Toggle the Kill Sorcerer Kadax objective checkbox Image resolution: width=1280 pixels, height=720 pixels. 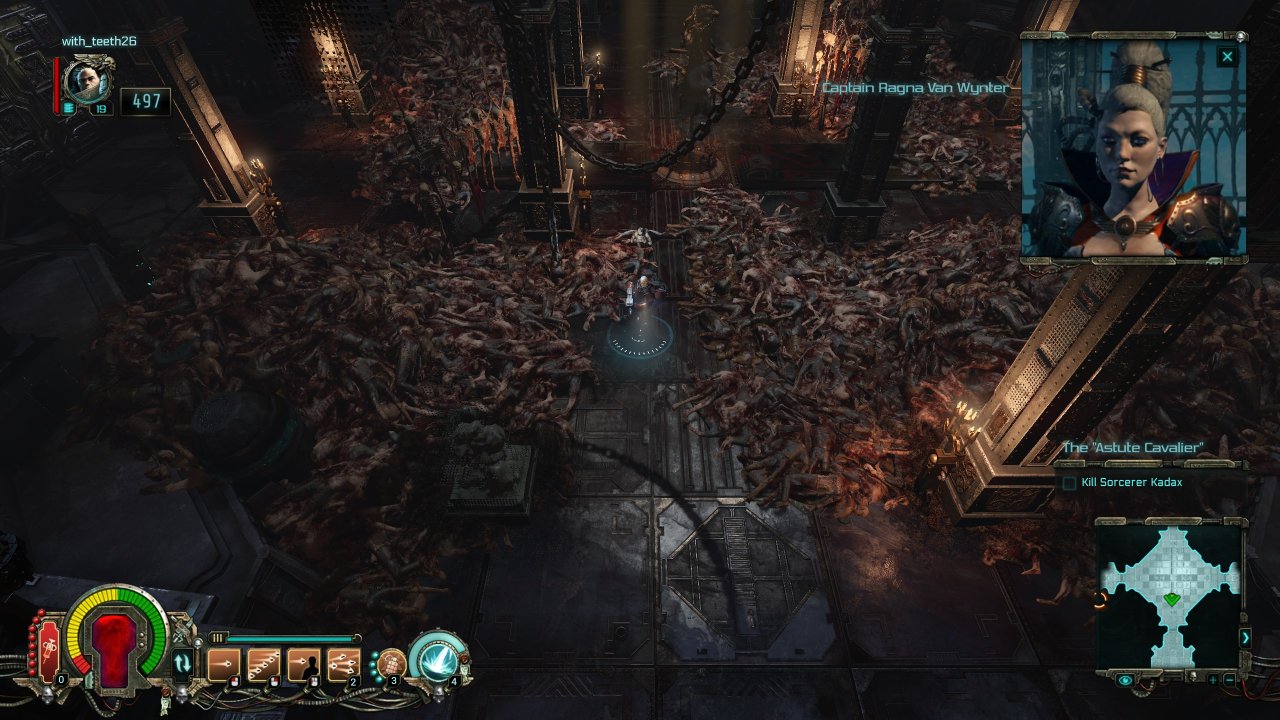tap(1069, 483)
